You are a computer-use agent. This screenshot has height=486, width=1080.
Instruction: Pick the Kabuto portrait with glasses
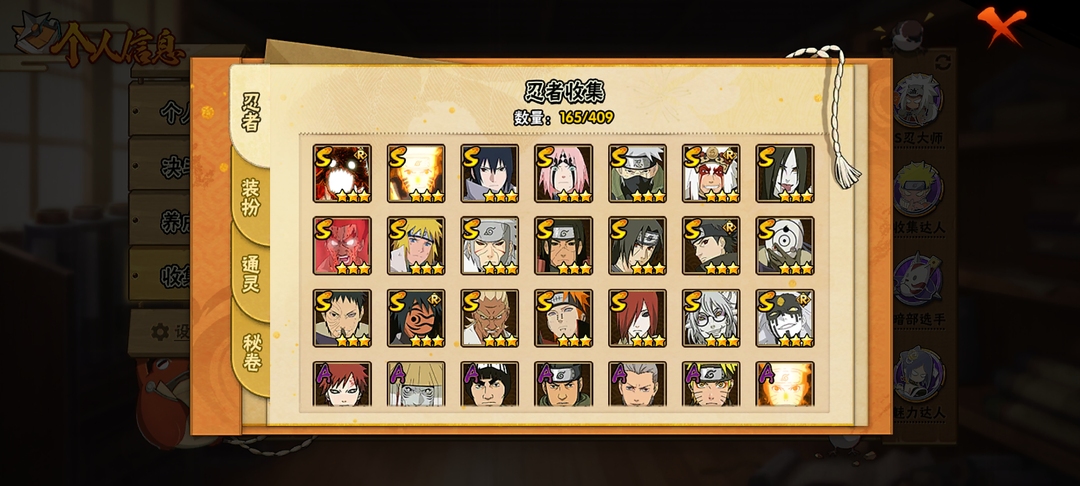coord(711,318)
